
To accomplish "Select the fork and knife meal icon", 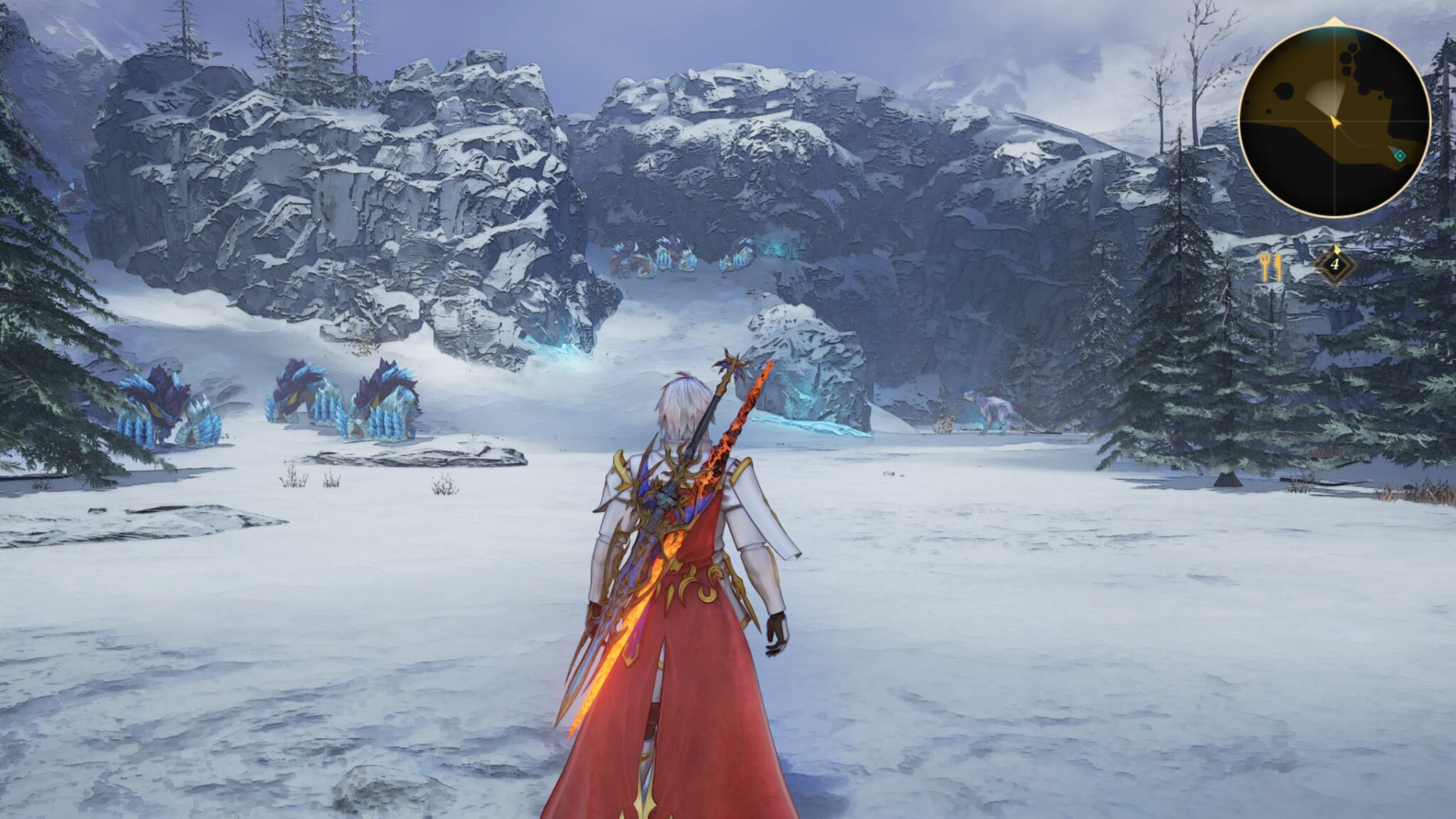I will point(1270,266).
